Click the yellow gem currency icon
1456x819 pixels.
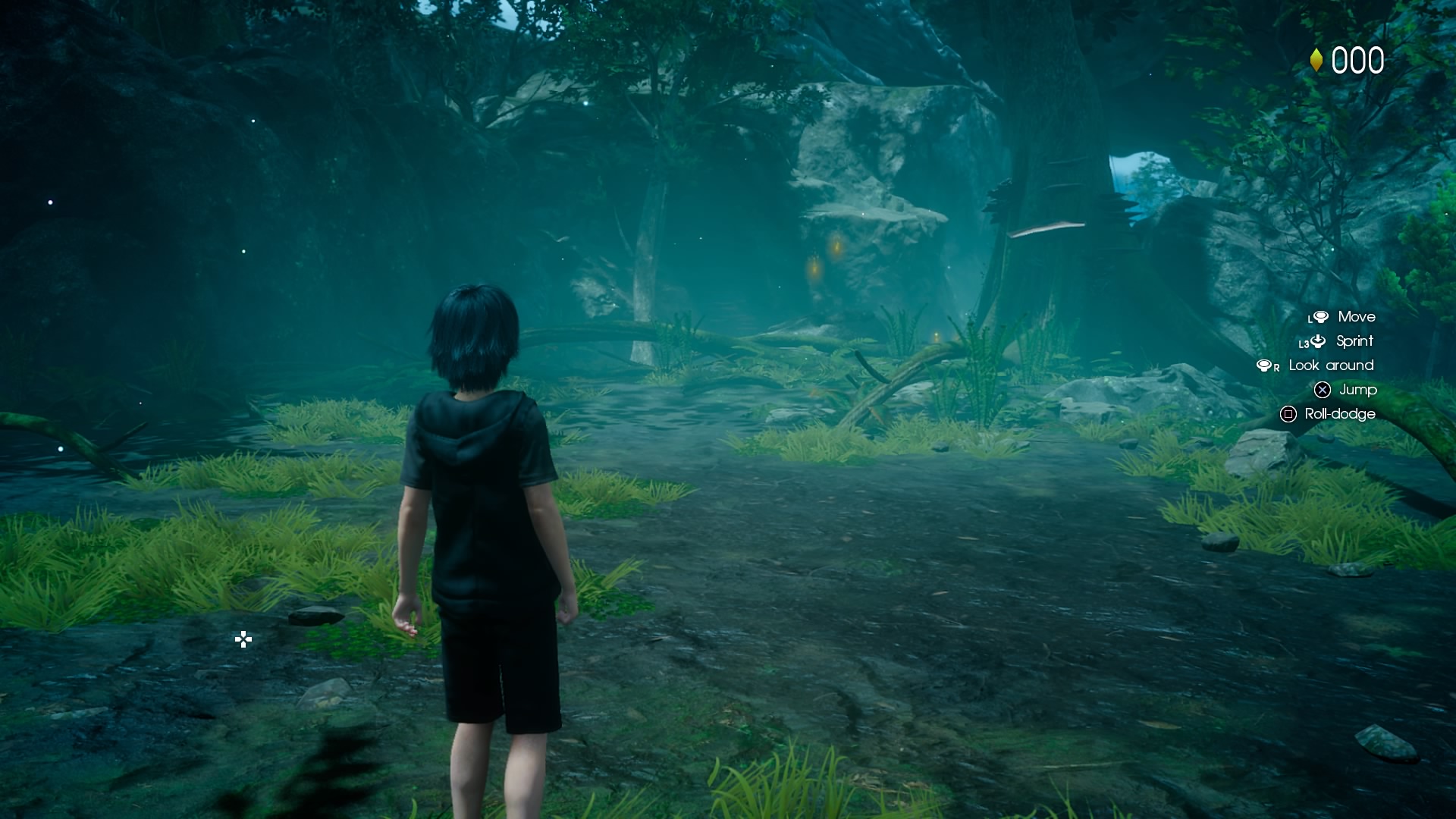pyautogui.click(x=1316, y=59)
